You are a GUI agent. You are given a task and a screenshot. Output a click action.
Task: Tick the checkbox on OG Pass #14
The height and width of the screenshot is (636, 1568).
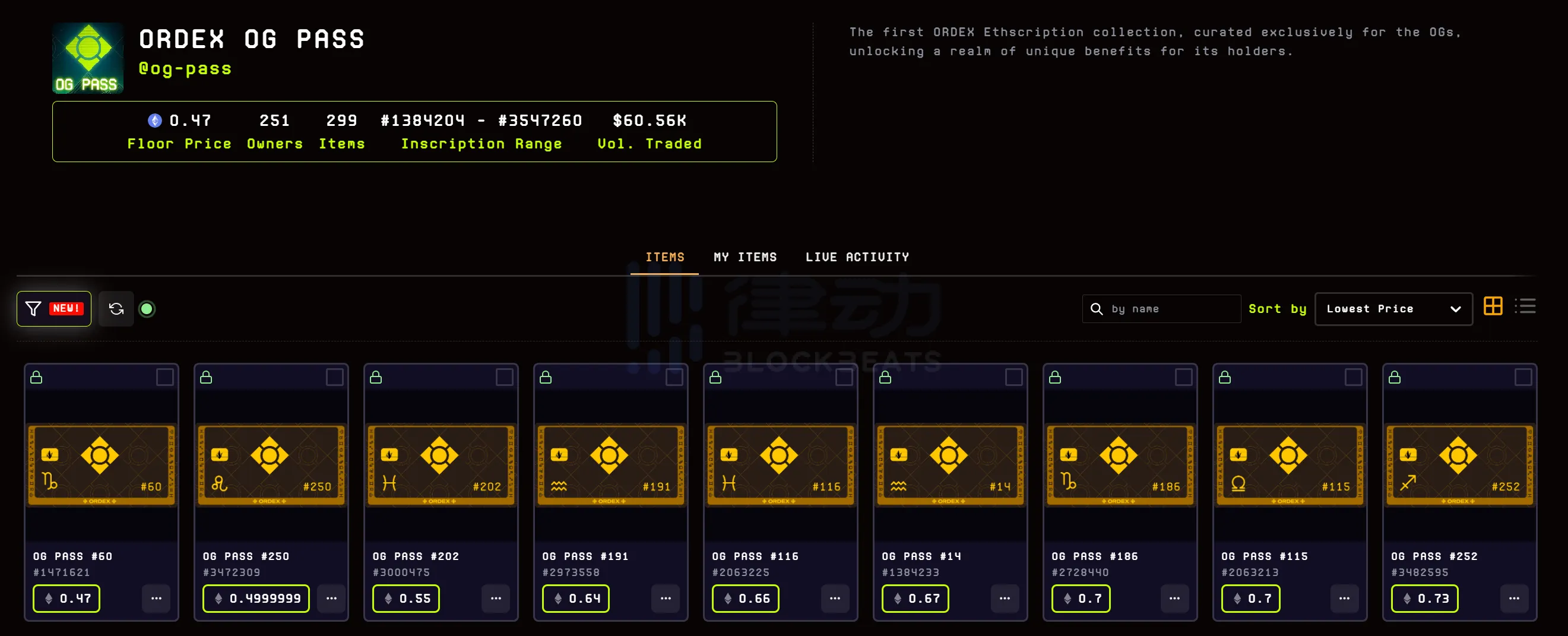[x=1013, y=377]
